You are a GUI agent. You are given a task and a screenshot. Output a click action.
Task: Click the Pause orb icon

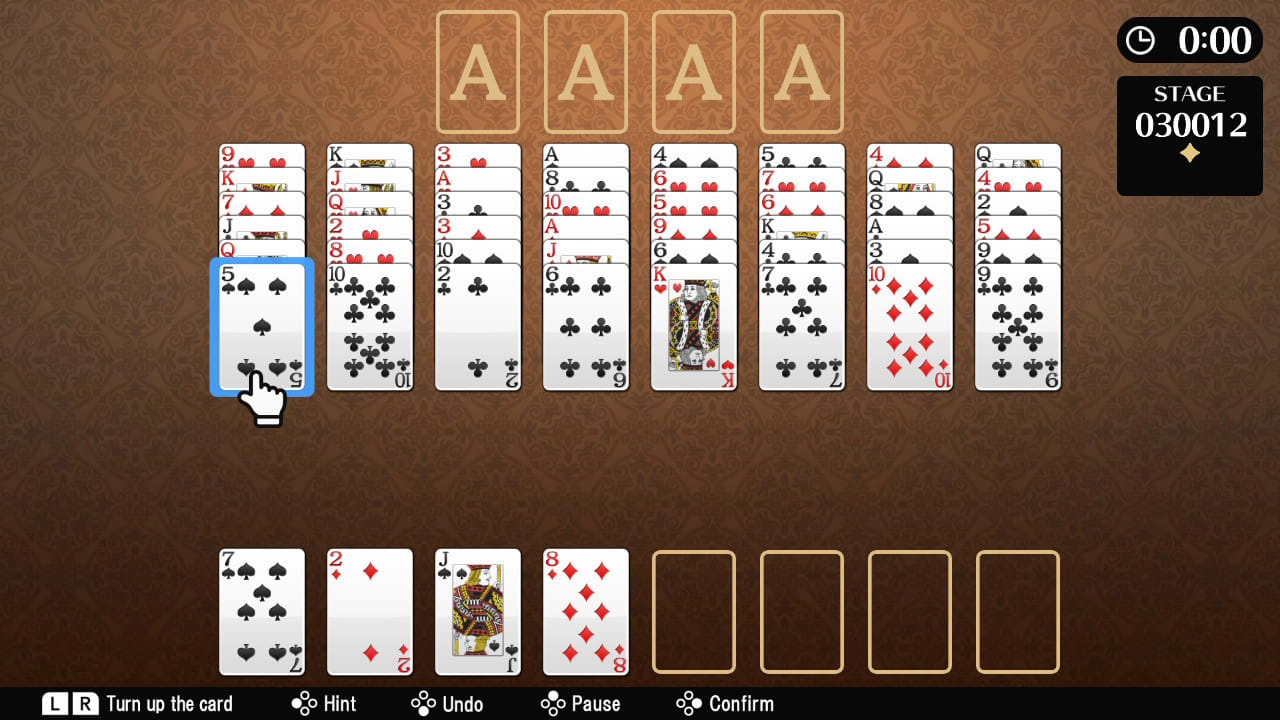tap(554, 703)
